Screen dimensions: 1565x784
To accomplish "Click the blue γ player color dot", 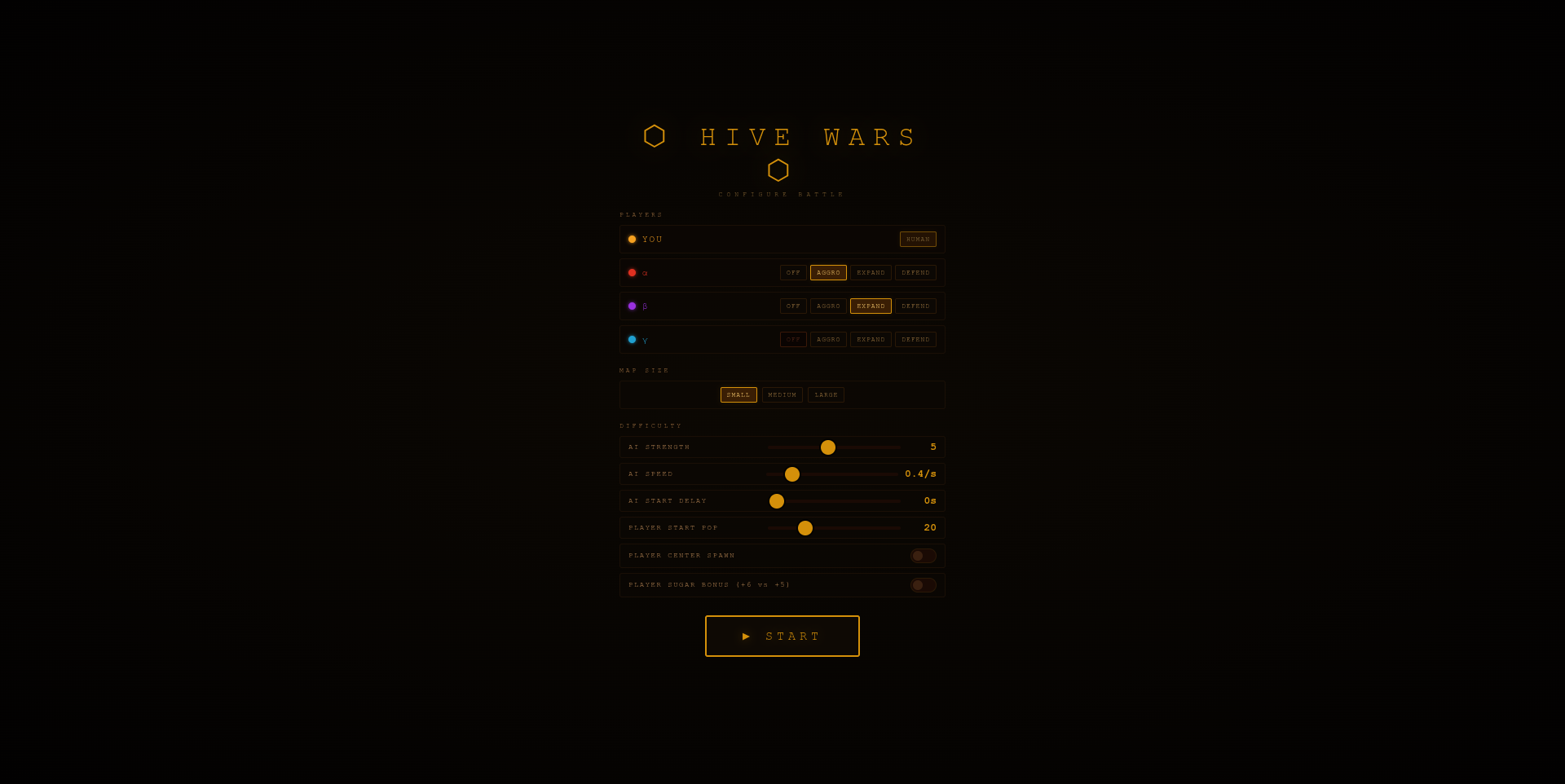I will 632,339.
